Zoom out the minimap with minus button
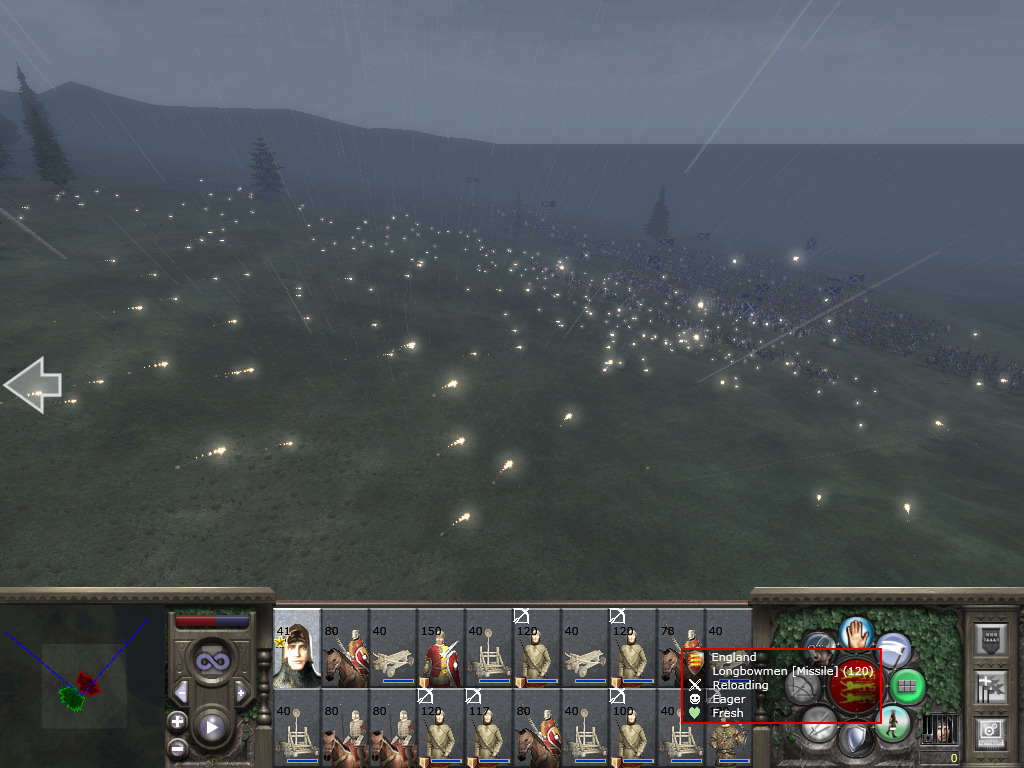The width and height of the screenshot is (1024, 768). pyautogui.click(x=177, y=746)
